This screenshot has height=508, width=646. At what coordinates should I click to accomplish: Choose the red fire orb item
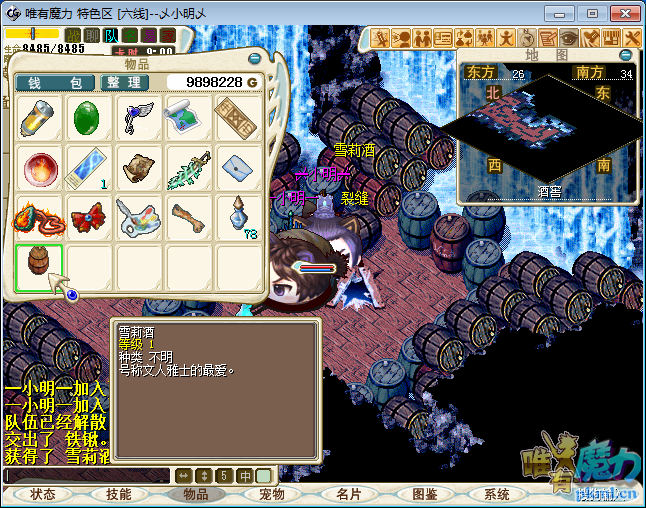[x=39, y=168]
